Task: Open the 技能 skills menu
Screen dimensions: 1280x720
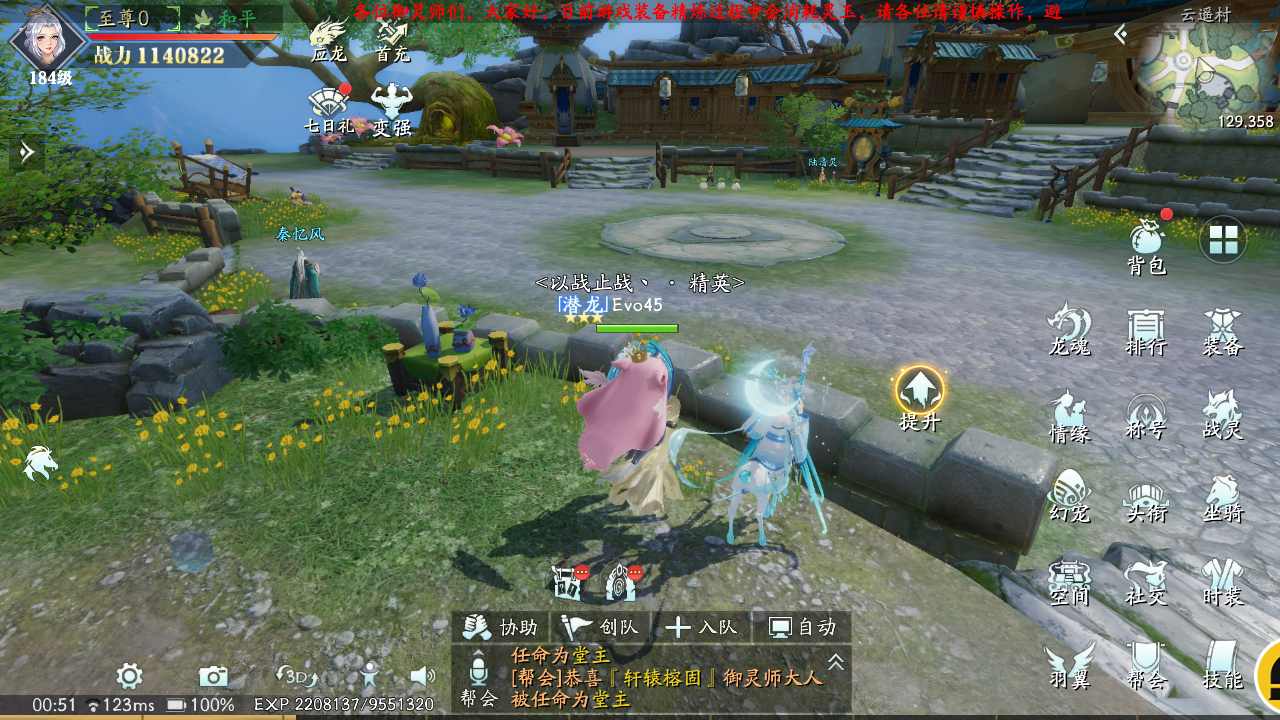Action: 1222,665
